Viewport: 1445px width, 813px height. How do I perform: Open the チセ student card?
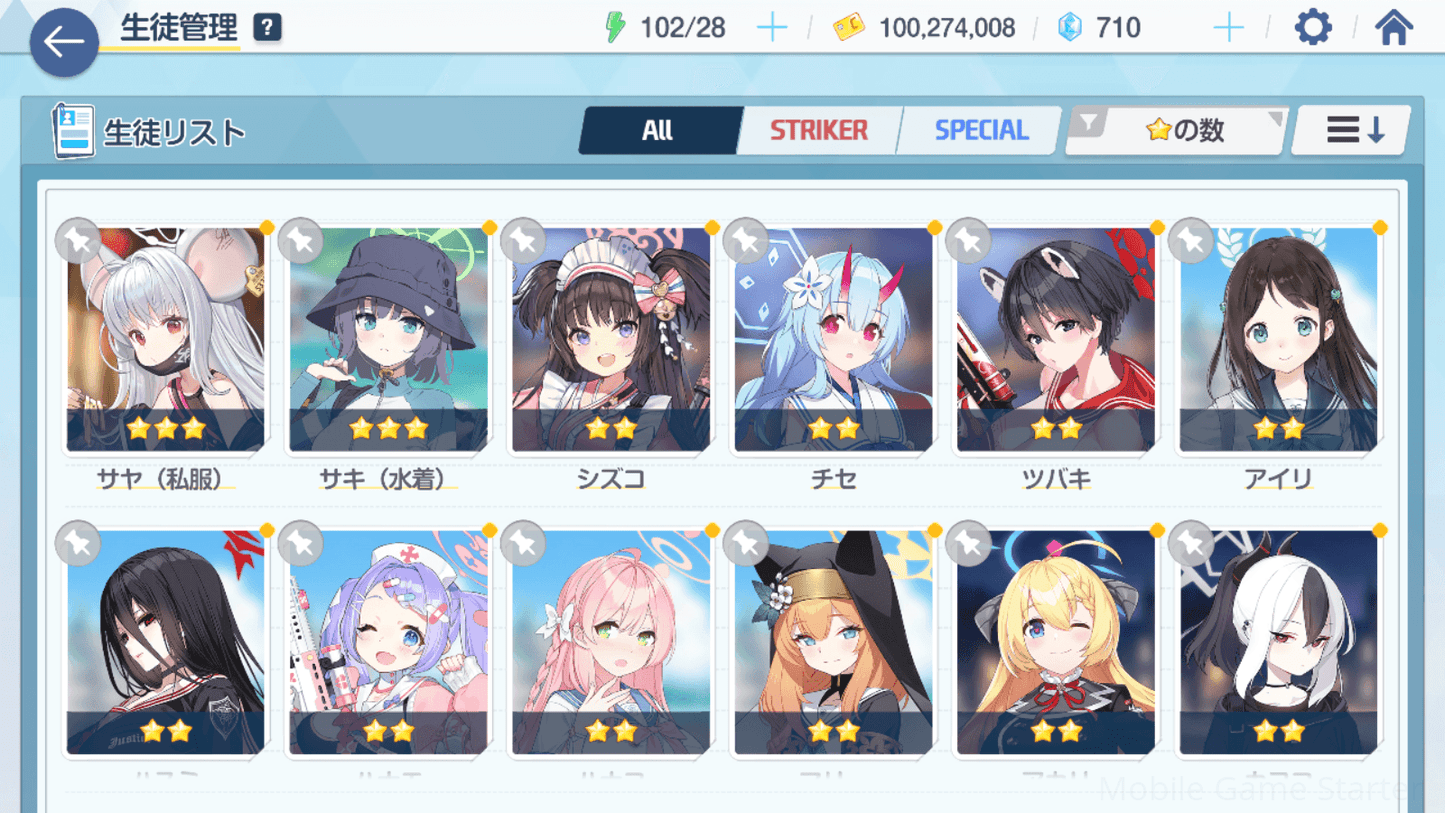point(833,340)
